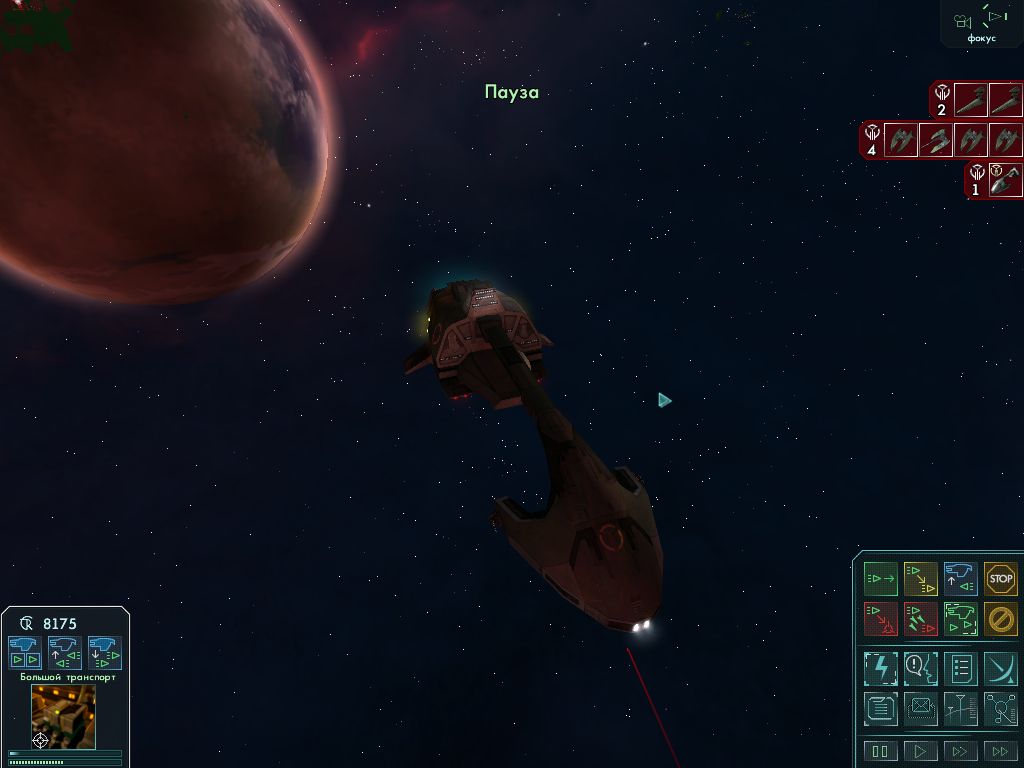Click the Большой транспорт ship portrait
Screen dimensions: 1024x768
pyautogui.click(x=63, y=715)
